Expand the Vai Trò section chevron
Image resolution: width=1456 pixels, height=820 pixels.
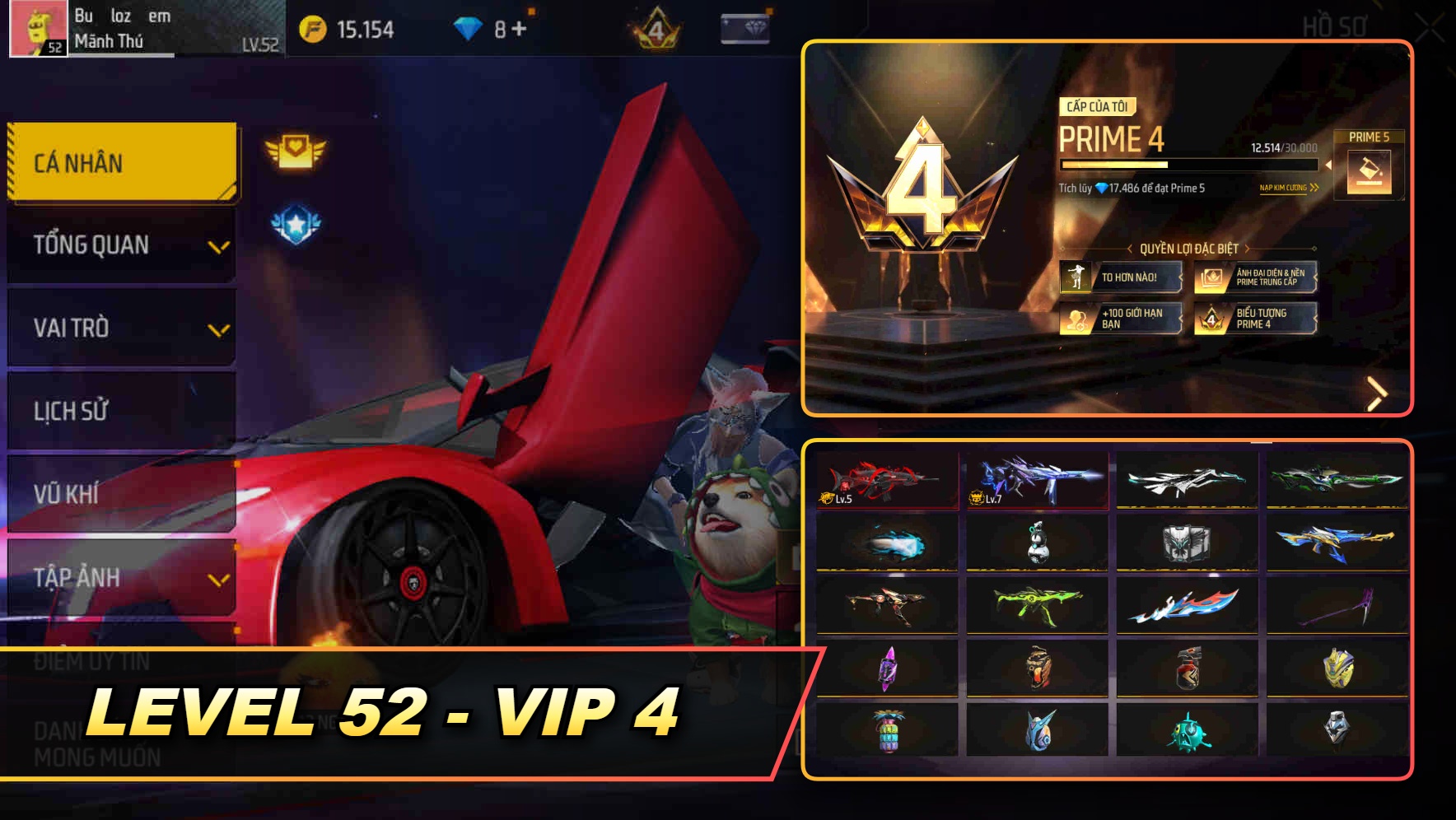(219, 329)
